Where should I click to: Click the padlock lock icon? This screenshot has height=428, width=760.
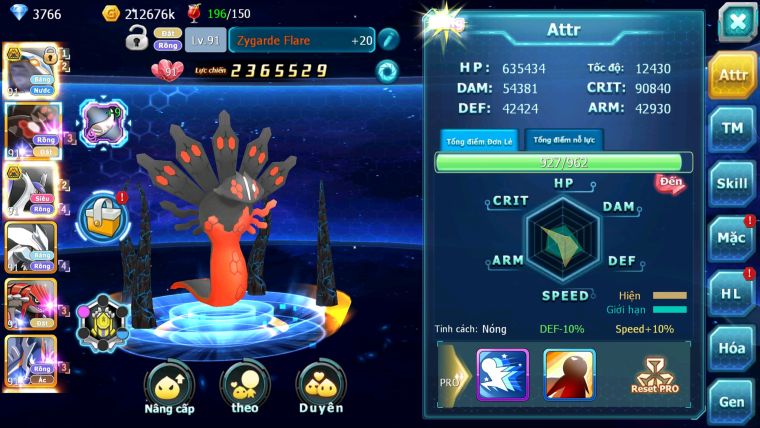(x=137, y=39)
